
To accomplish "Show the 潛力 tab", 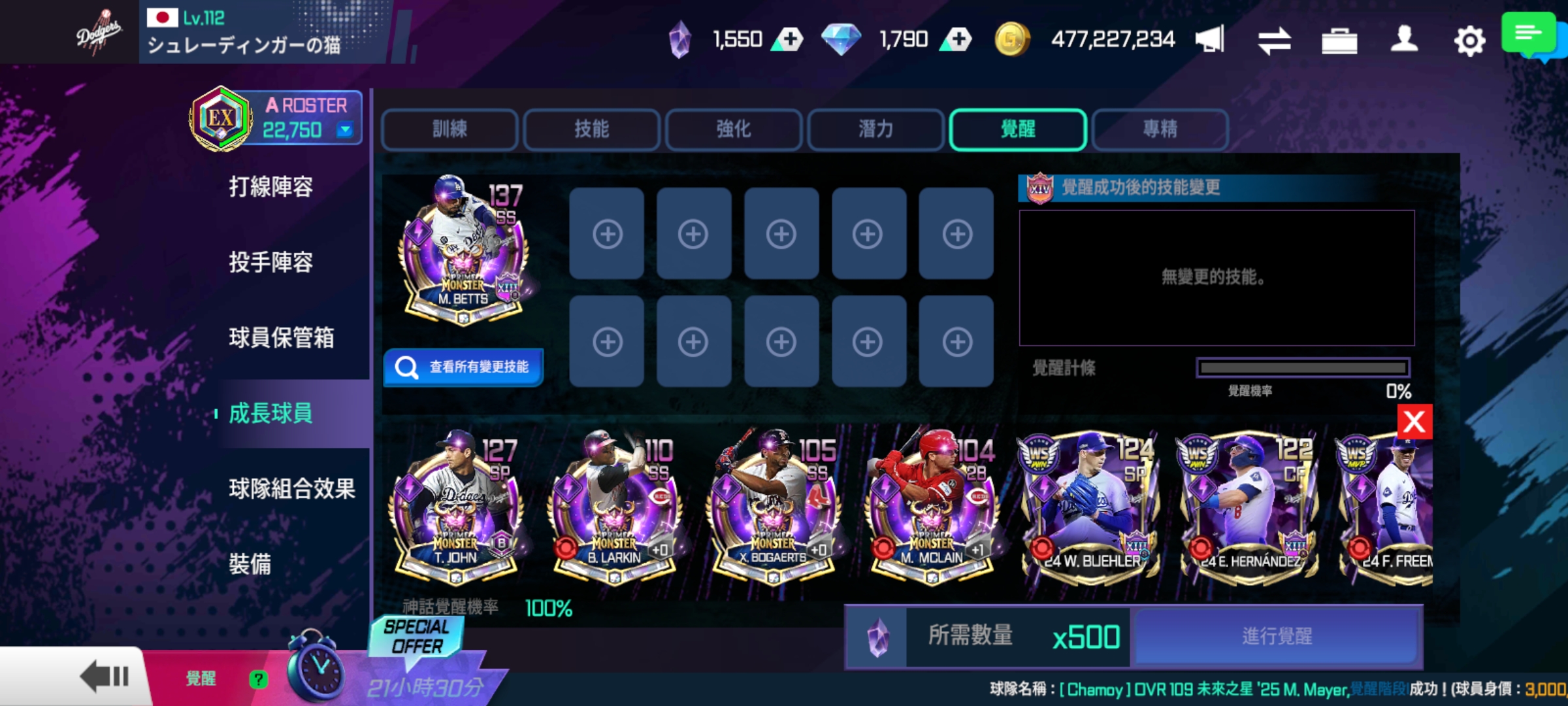I will [875, 129].
